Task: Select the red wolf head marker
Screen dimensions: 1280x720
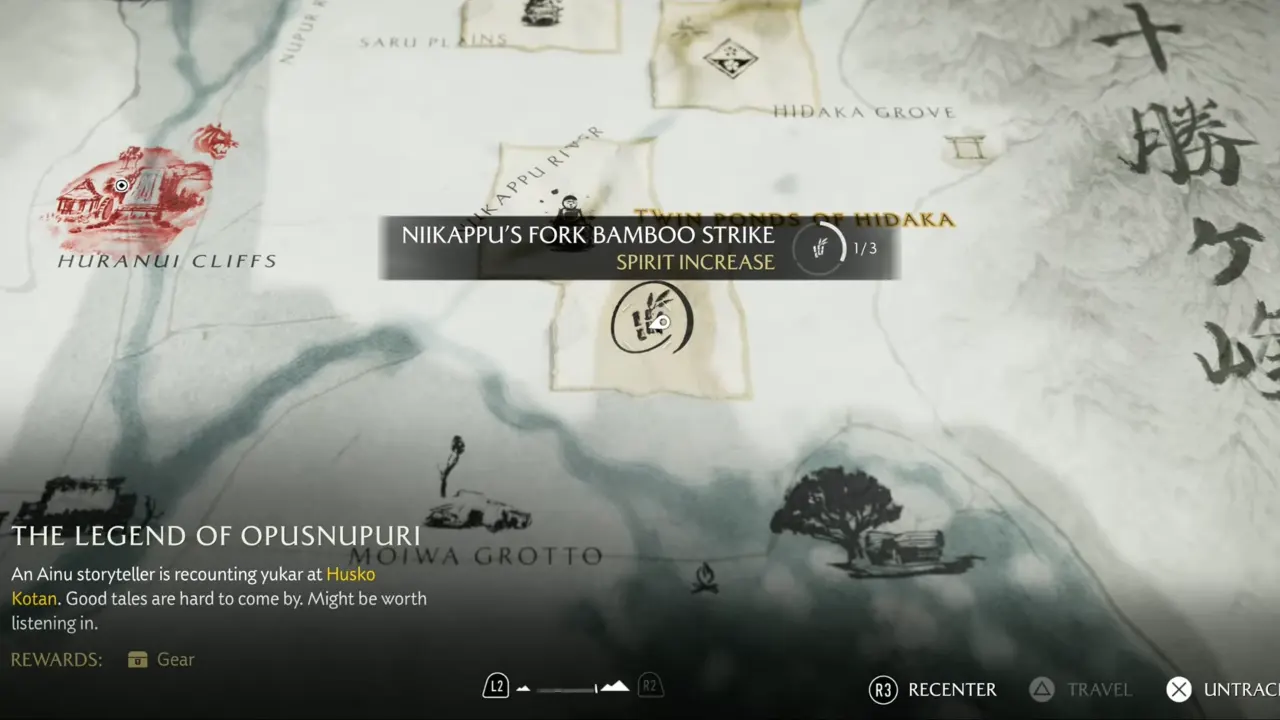Action: 215,140
